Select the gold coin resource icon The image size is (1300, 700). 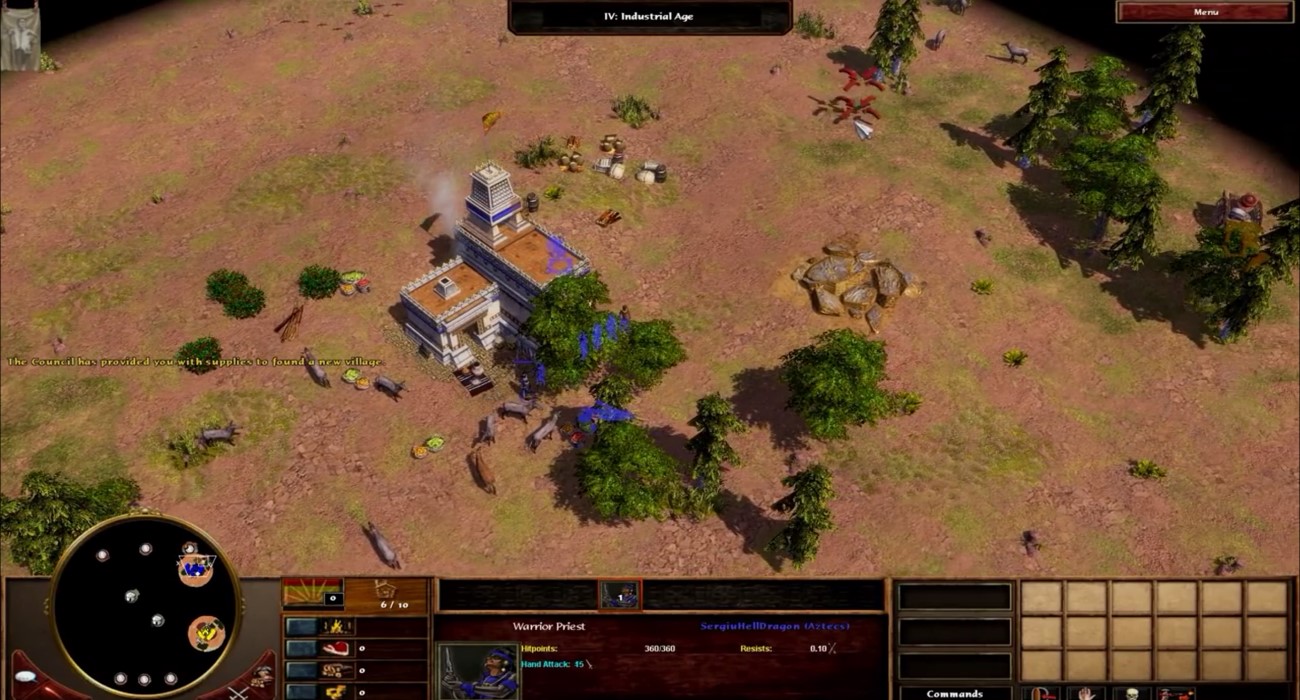[x=335, y=691]
